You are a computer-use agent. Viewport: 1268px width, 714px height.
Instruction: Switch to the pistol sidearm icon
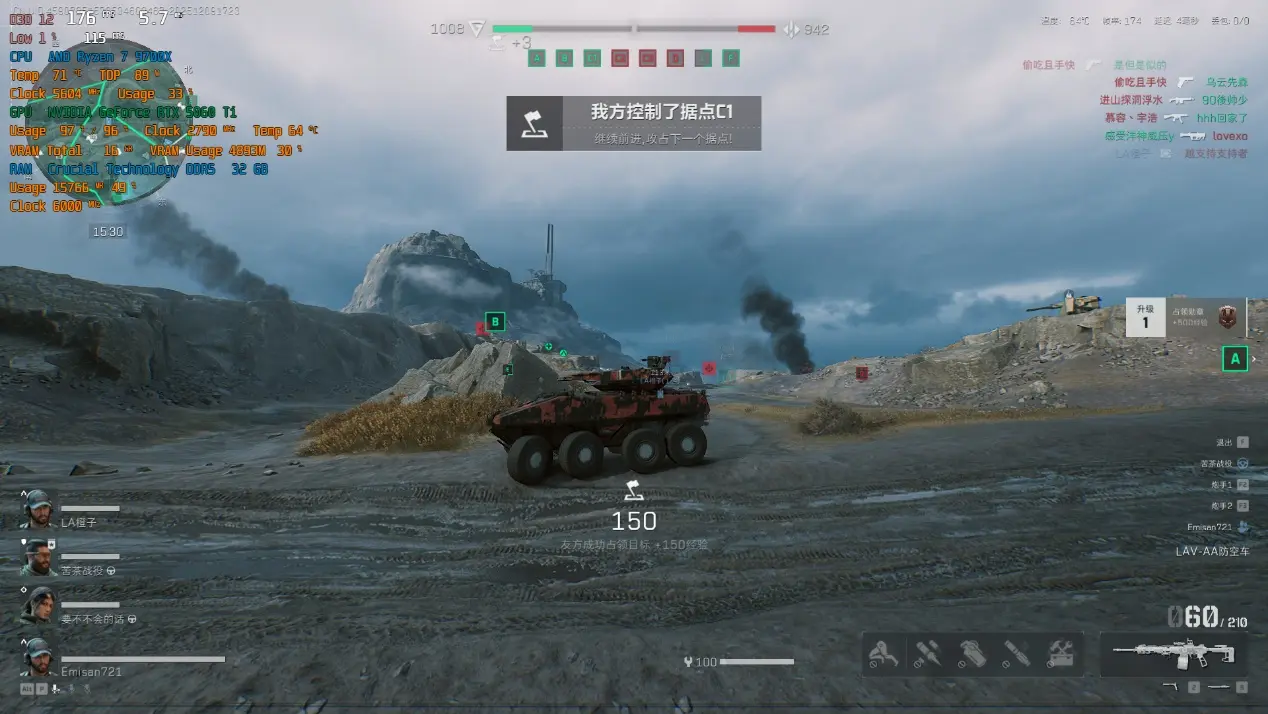pos(1169,687)
